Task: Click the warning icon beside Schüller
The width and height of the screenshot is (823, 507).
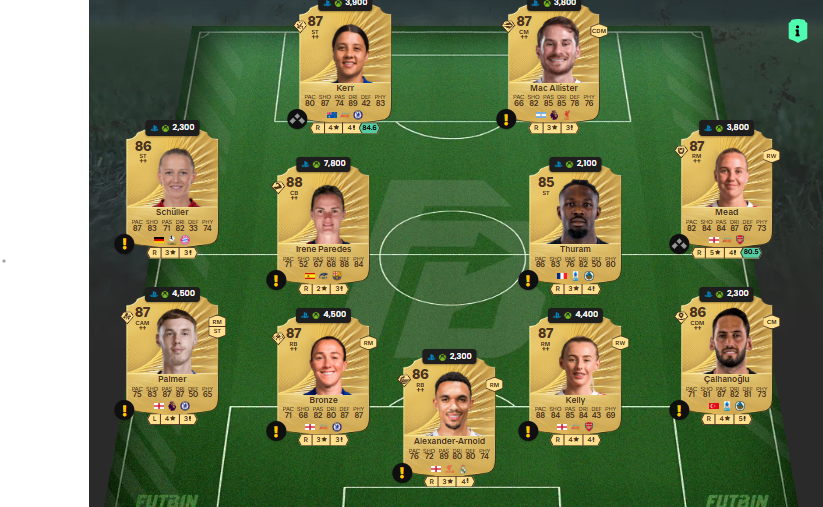Action: pyautogui.click(x=124, y=244)
